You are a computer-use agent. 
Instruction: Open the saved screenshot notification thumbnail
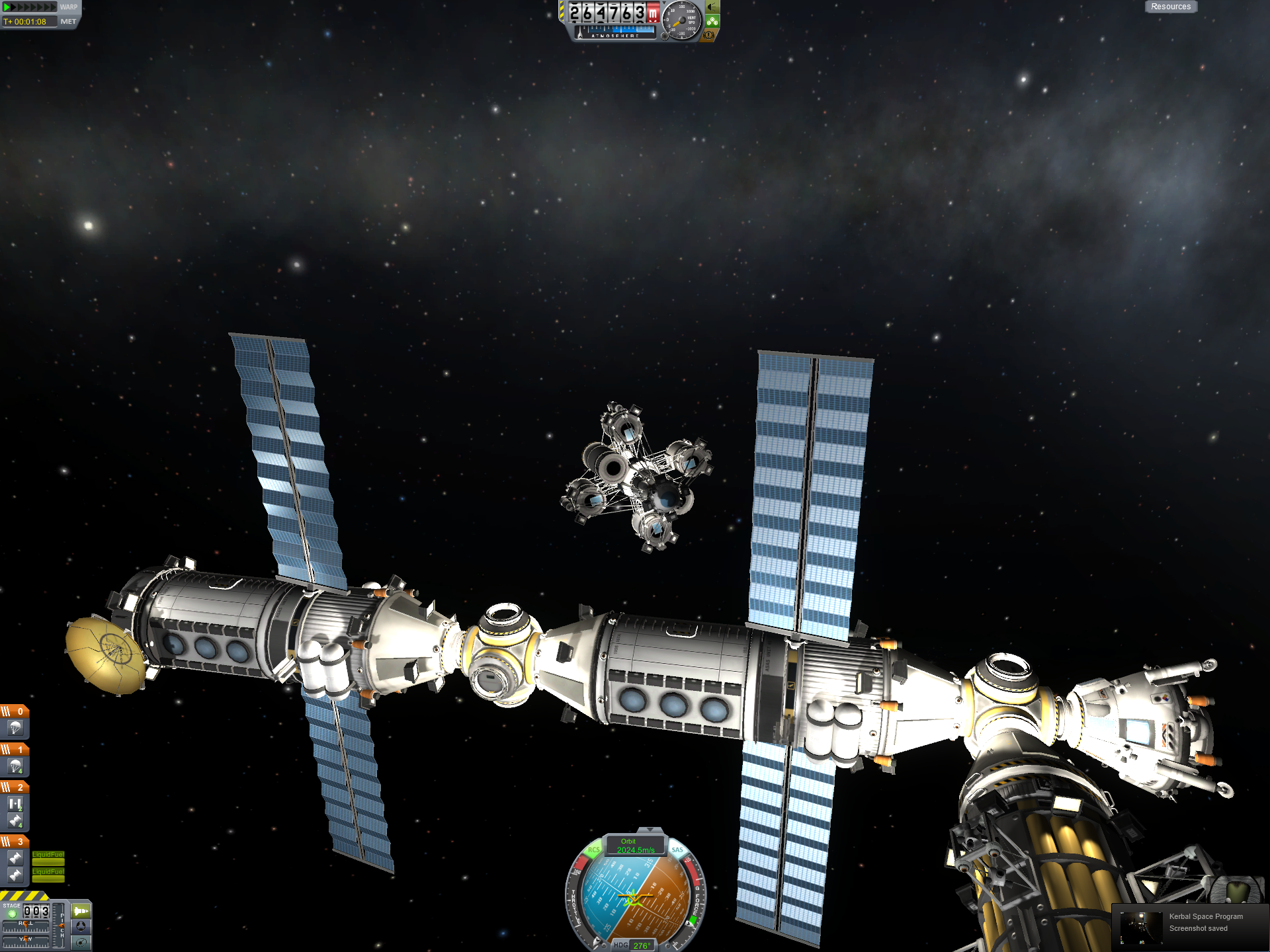[x=1141, y=927]
